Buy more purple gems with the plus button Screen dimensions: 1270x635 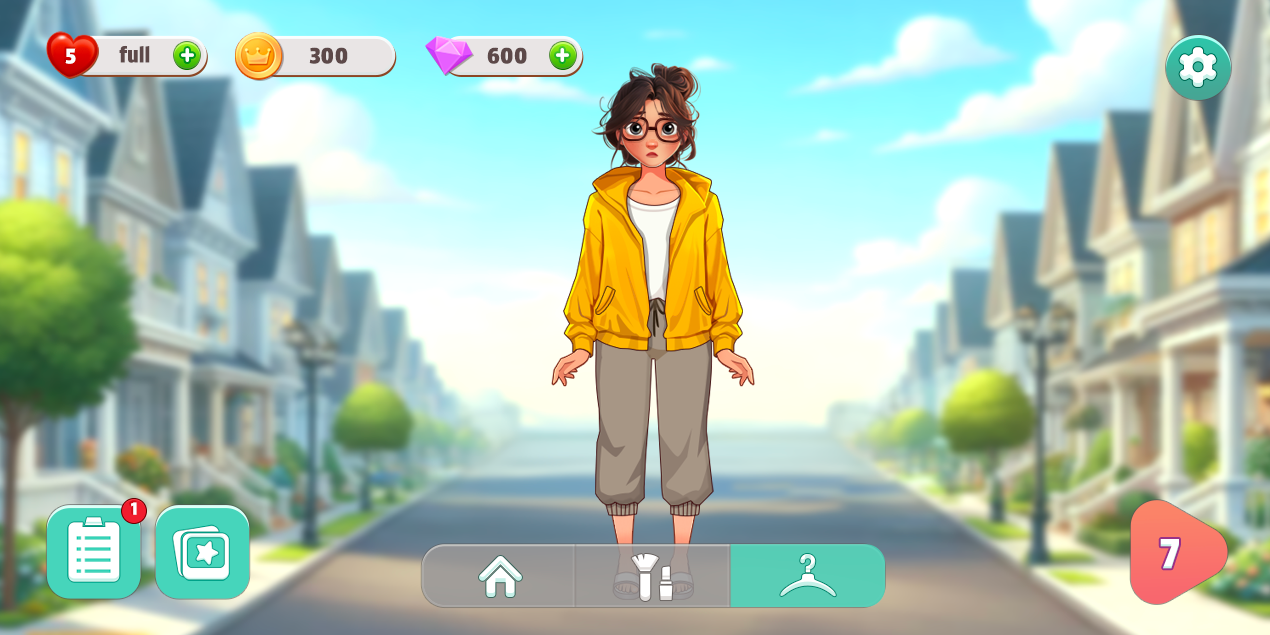click(x=562, y=55)
